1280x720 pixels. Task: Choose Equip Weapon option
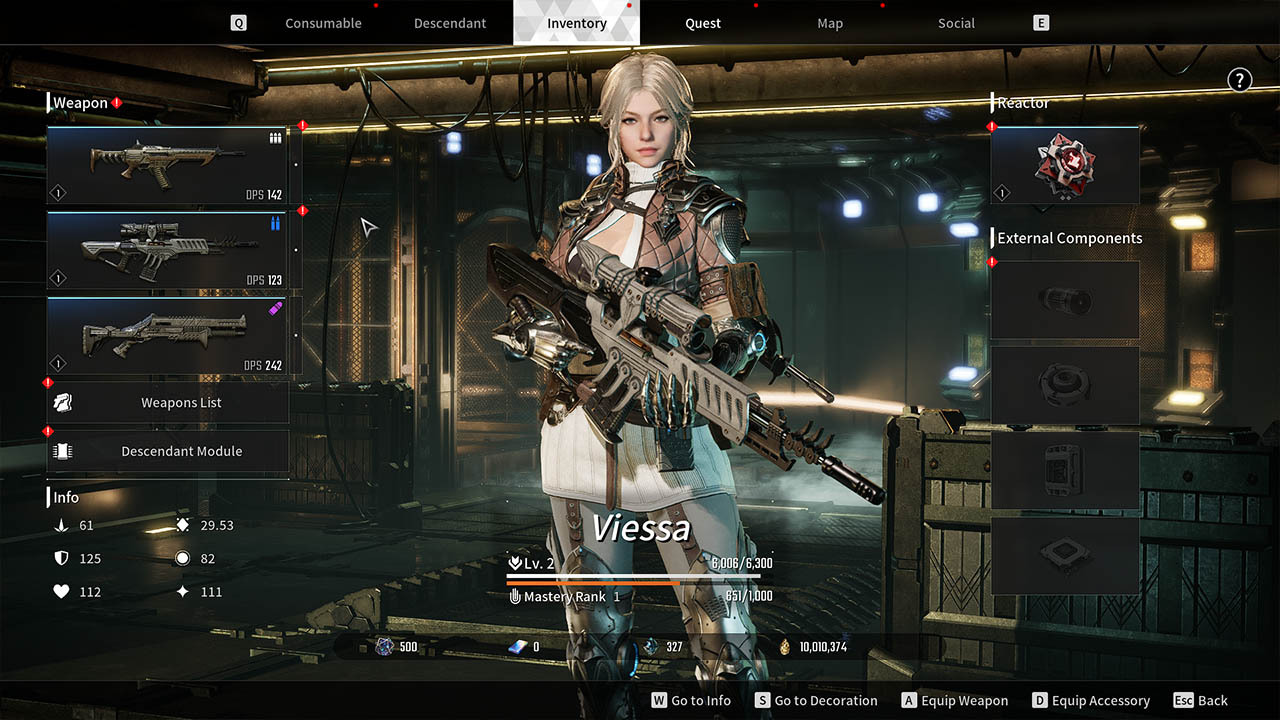(x=954, y=701)
